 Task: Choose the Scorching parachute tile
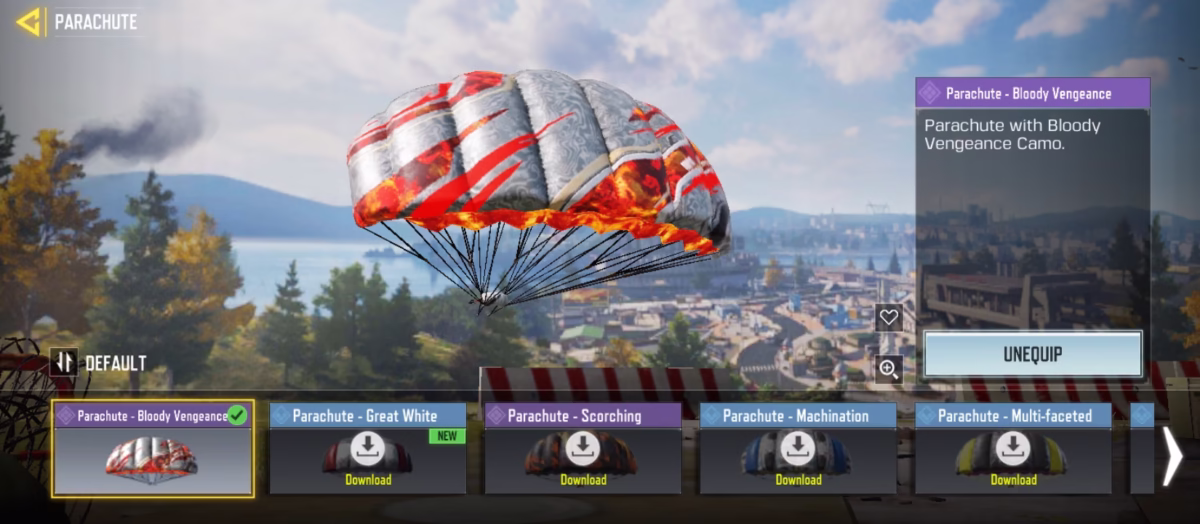click(583, 448)
